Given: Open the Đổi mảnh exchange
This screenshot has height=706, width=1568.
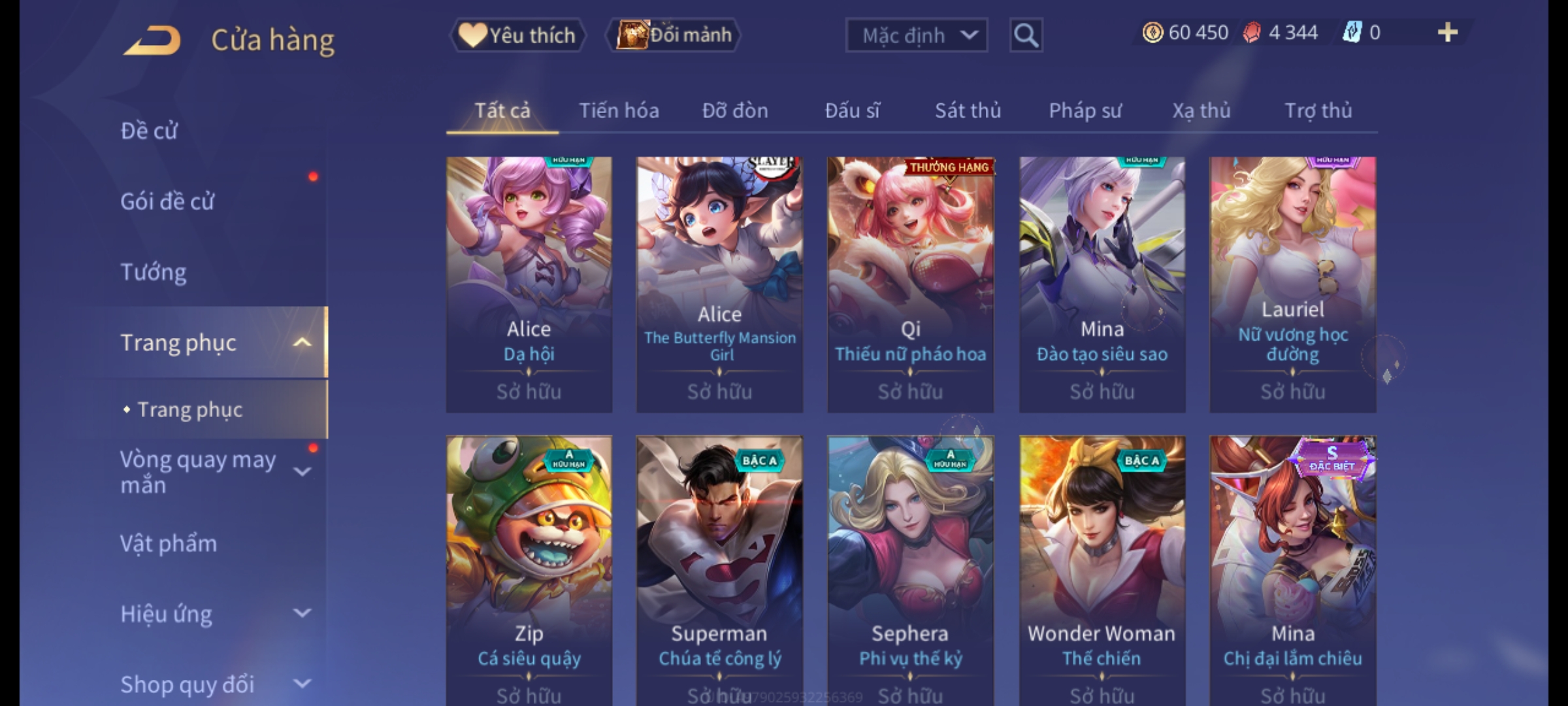Looking at the screenshot, I should (x=674, y=35).
